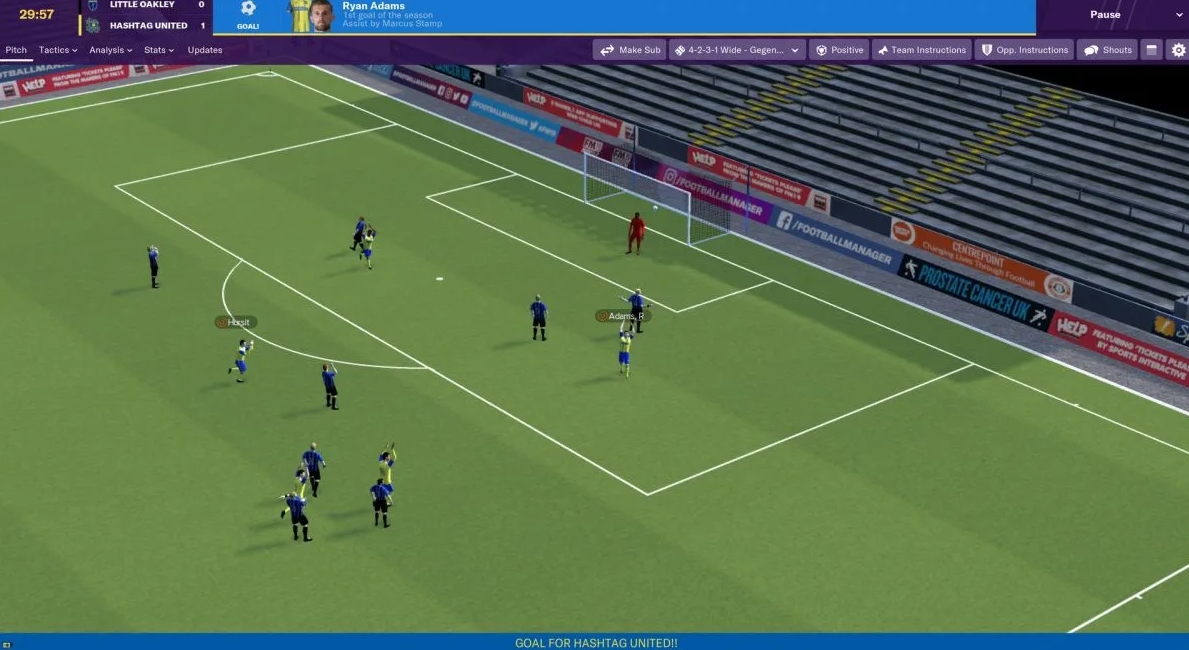Click the Make Sub button

click(x=630, y=50)
